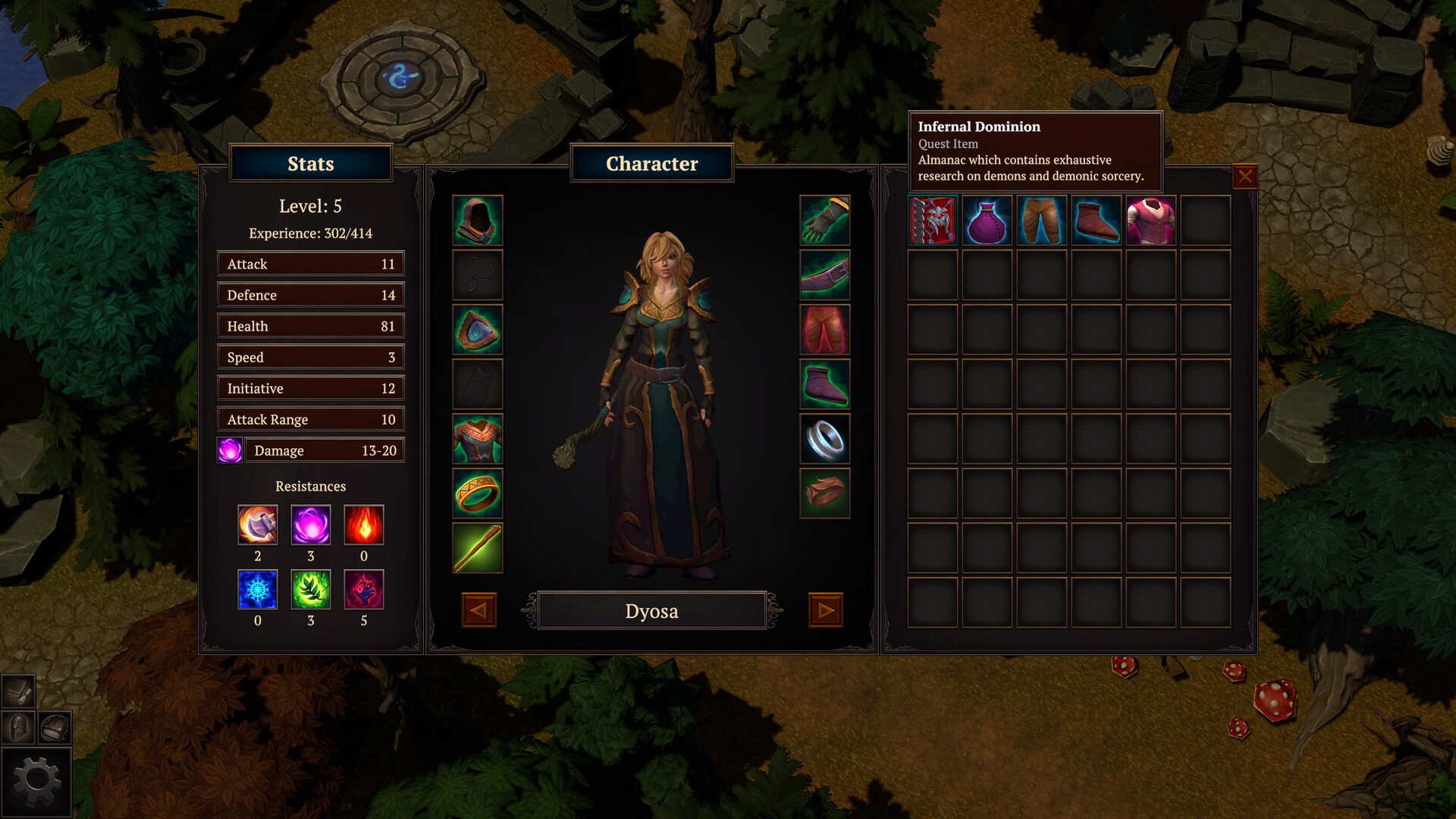Select the teal boots item in inventory
The width and height of the screenshot is (1456, 819).
click(1096, 220)
